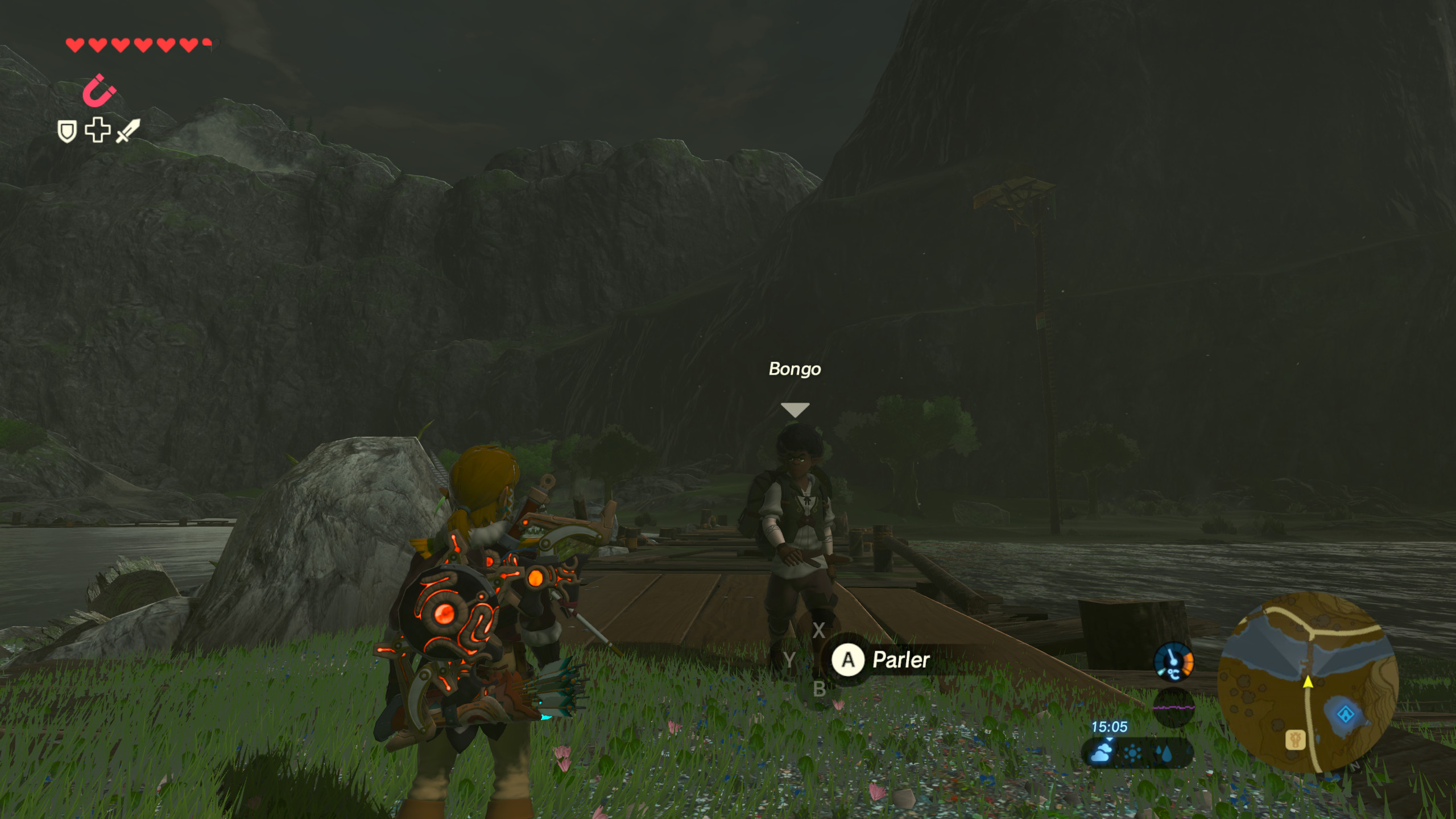Click the cloudy weather forecast icon
Viewport: 1456px width, 819px height.
click(1102, 753)
